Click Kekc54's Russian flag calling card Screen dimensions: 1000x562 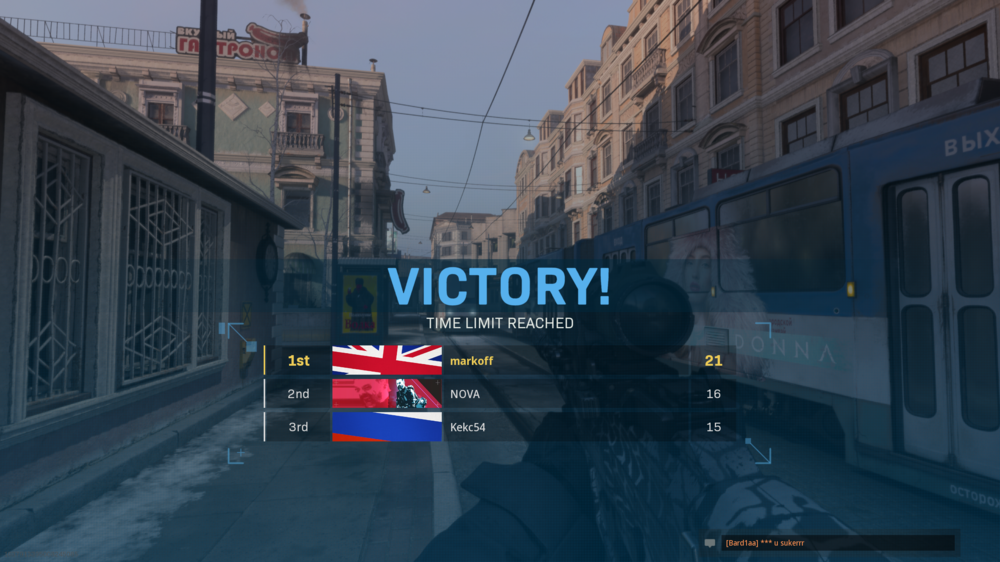click(x=386, y=427)
